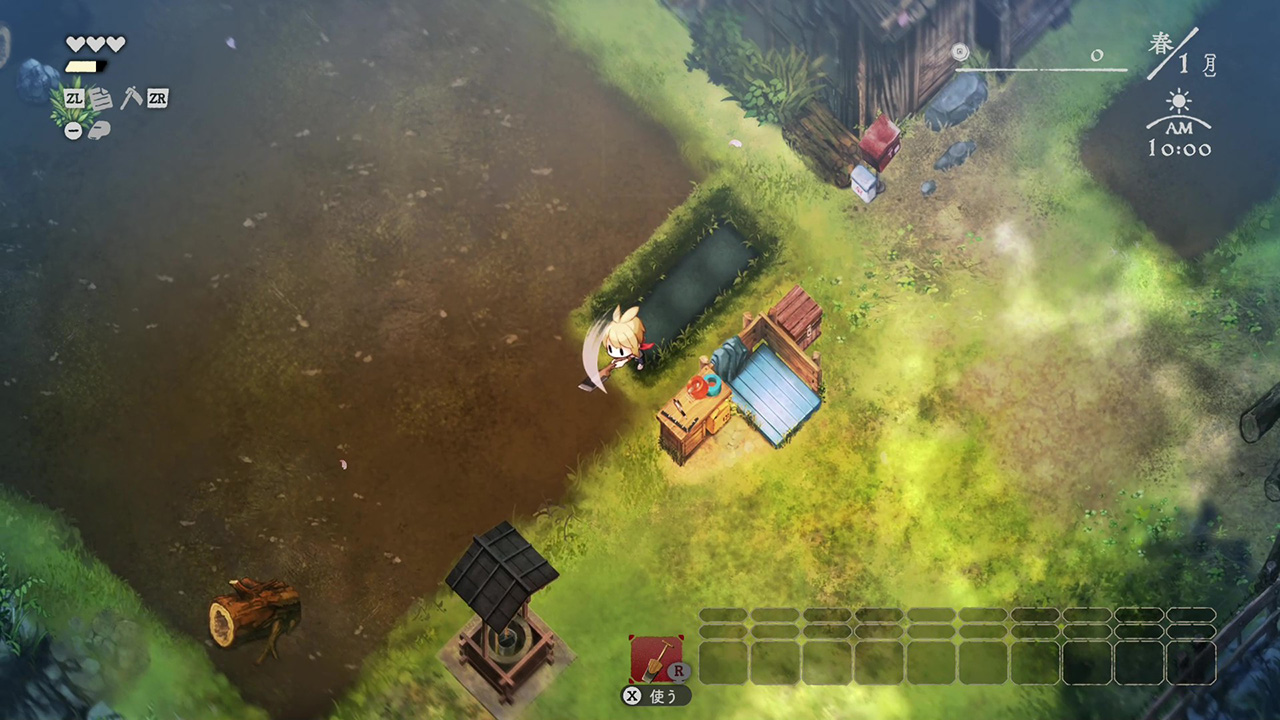1280x720 pixels.
Task: Click the sun weather icon
Action: point(1180,102)
